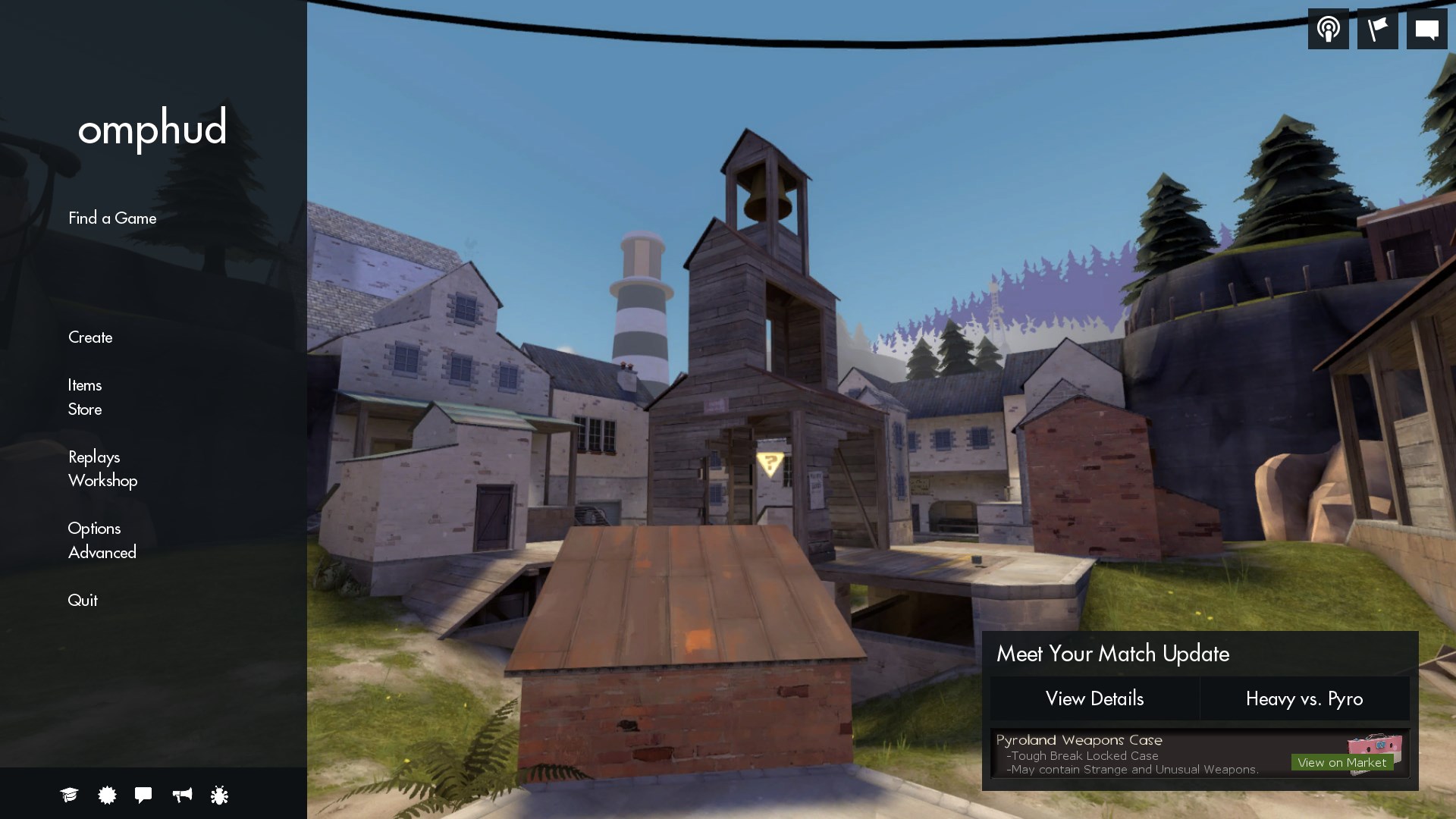Select Create from the sidebar

tap(89, 337)
